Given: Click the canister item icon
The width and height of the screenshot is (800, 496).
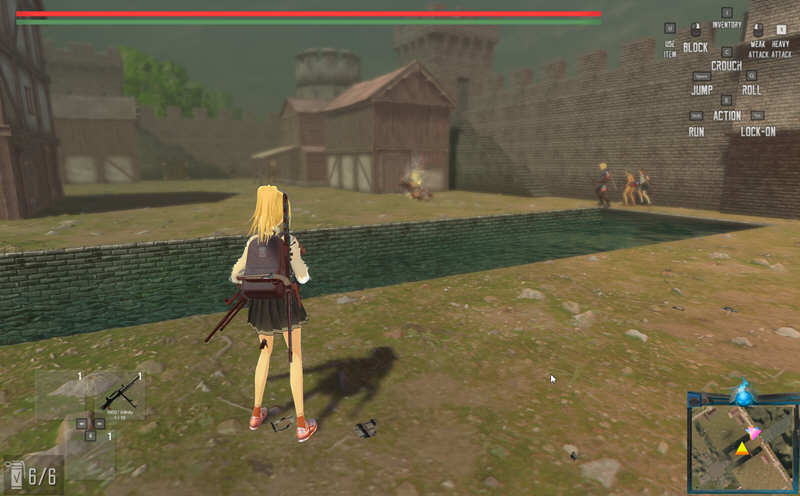Looking at the screenshot, I should (15, 474).
